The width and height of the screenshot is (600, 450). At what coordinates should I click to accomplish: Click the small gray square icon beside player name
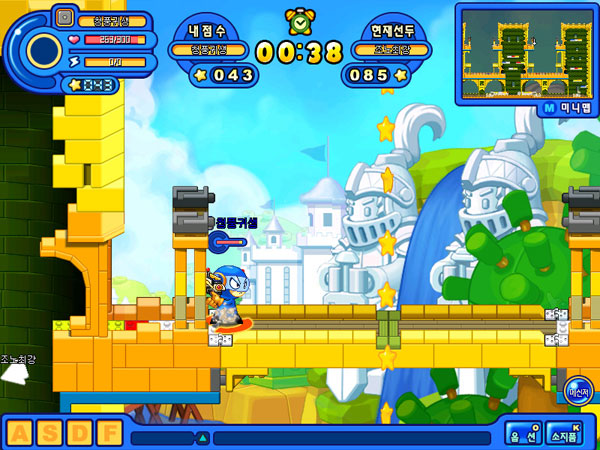(x=65, y=17)
